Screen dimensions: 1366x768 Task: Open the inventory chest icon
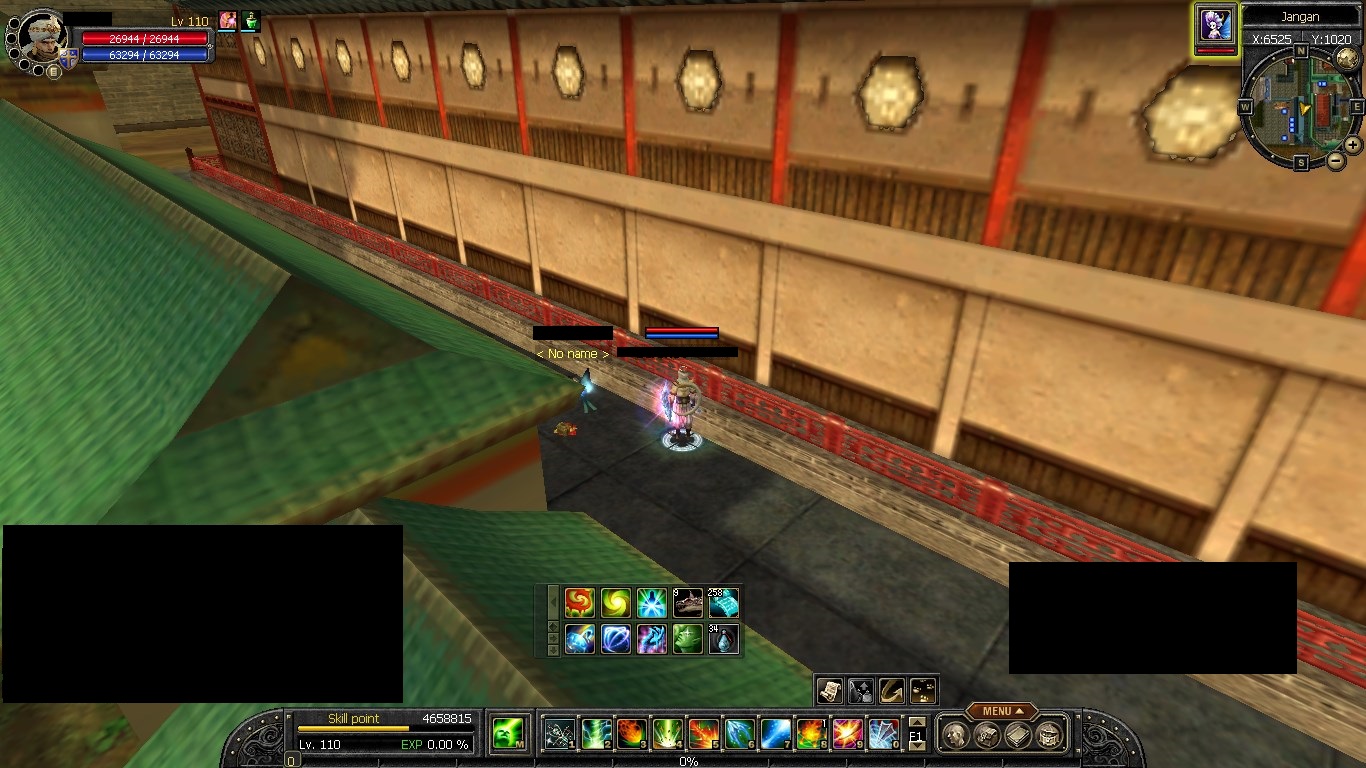pos(987,736)
